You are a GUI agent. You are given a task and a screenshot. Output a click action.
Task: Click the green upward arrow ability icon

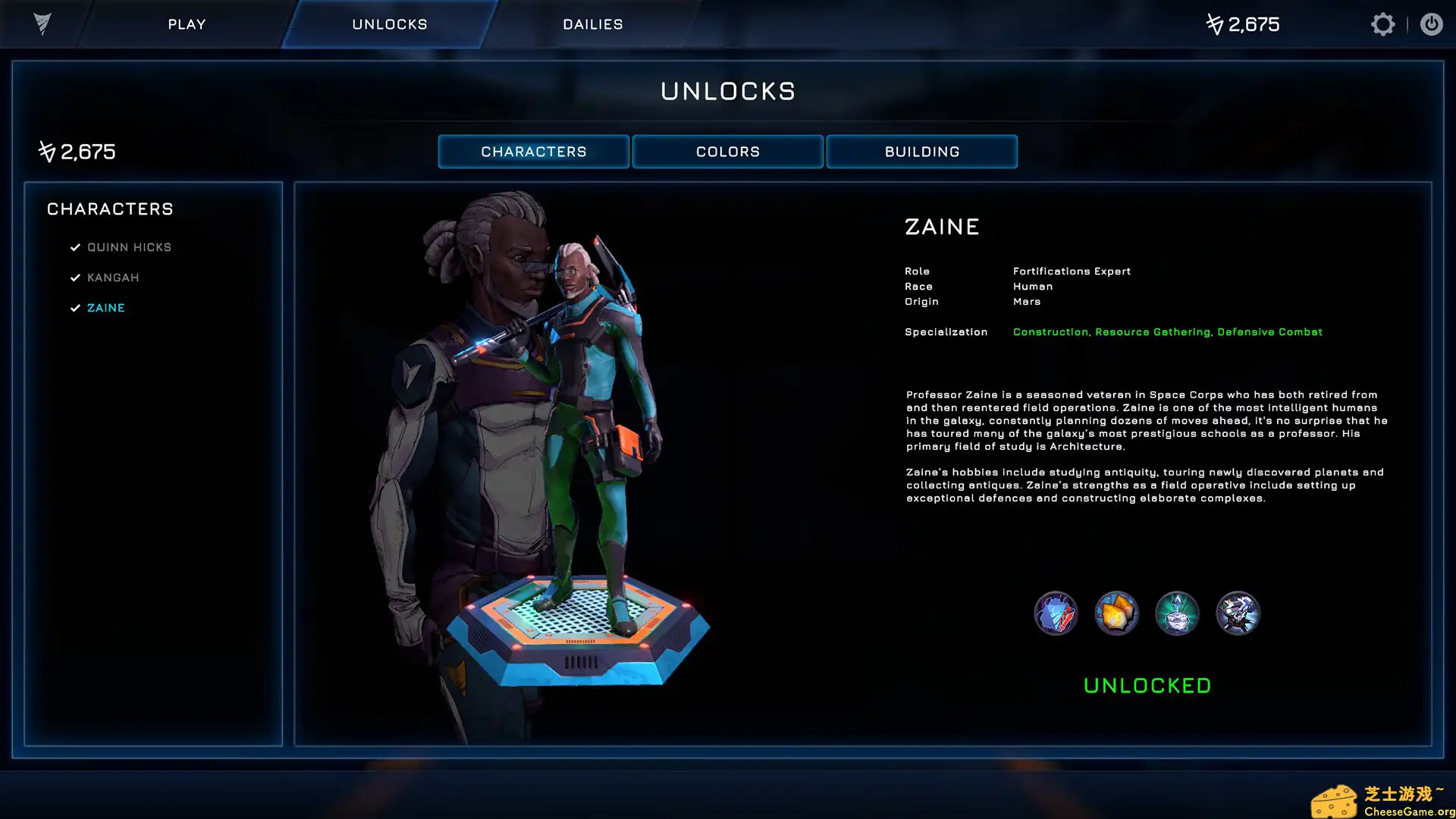click(1177, 613)
